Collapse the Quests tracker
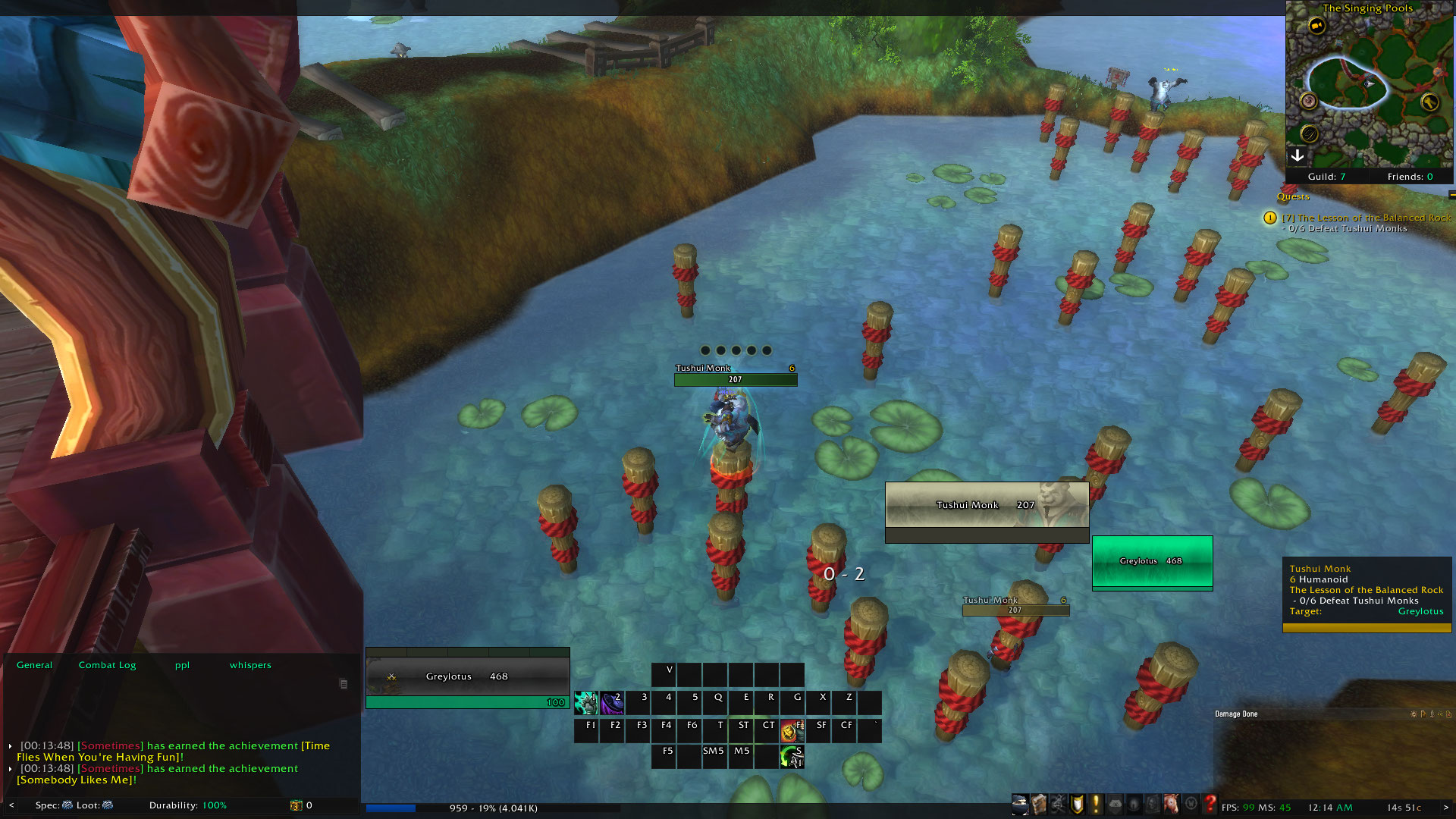The height and width of the screenshot is (819, 1456). [1451, 196]
